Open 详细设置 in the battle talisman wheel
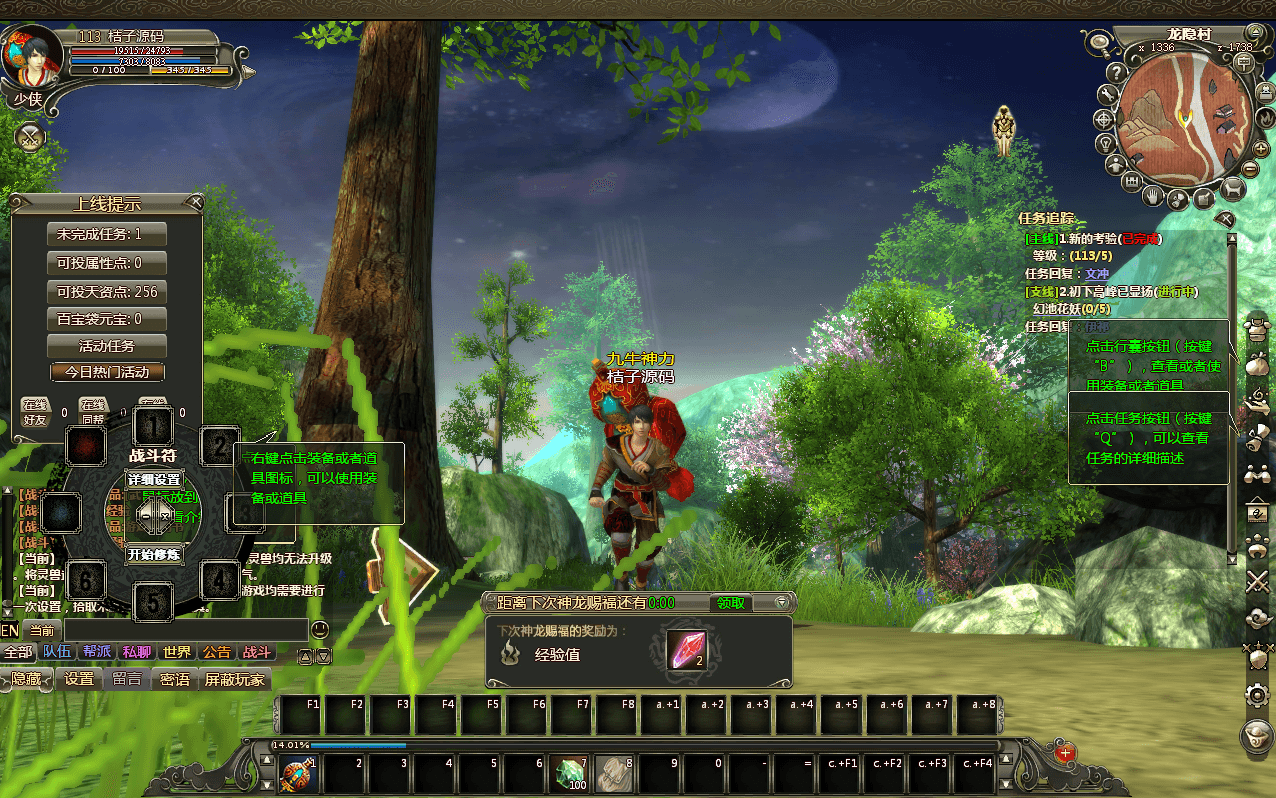This screenshot has height=798, width=1276. [x=154, y=480]
